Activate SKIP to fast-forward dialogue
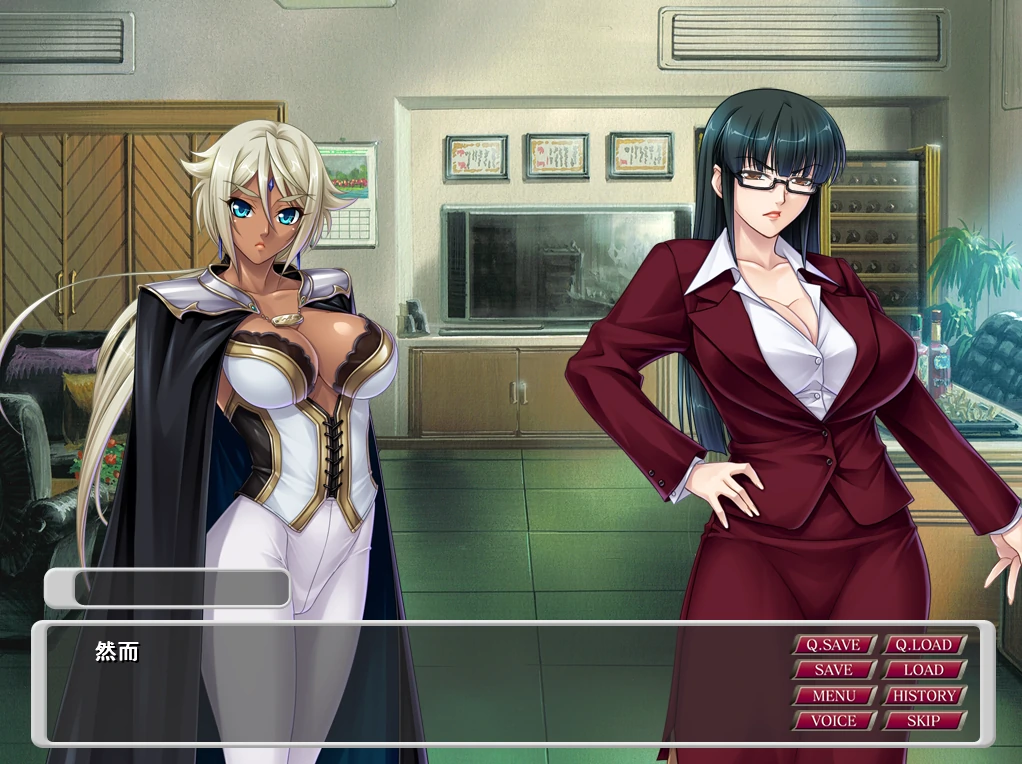 [924, 720]
